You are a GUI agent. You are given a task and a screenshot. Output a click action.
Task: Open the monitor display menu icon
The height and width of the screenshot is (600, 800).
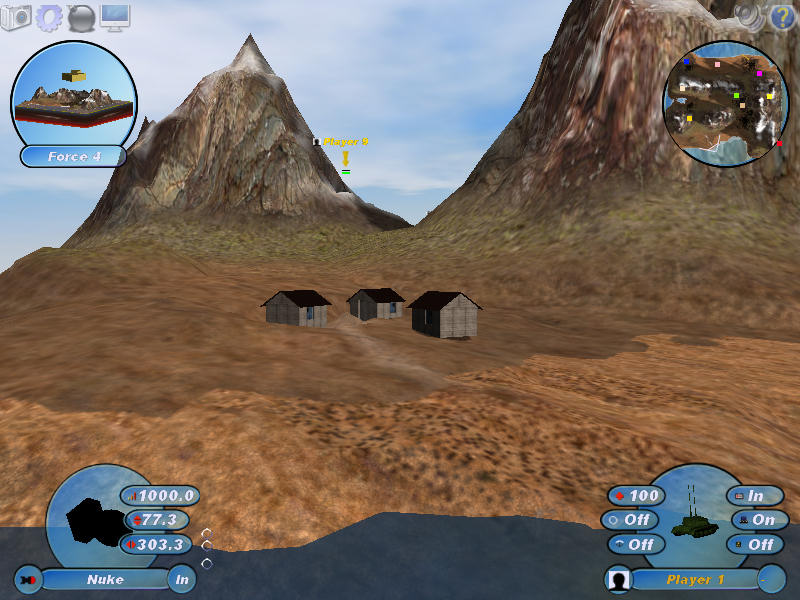click(x=115, y=16)
